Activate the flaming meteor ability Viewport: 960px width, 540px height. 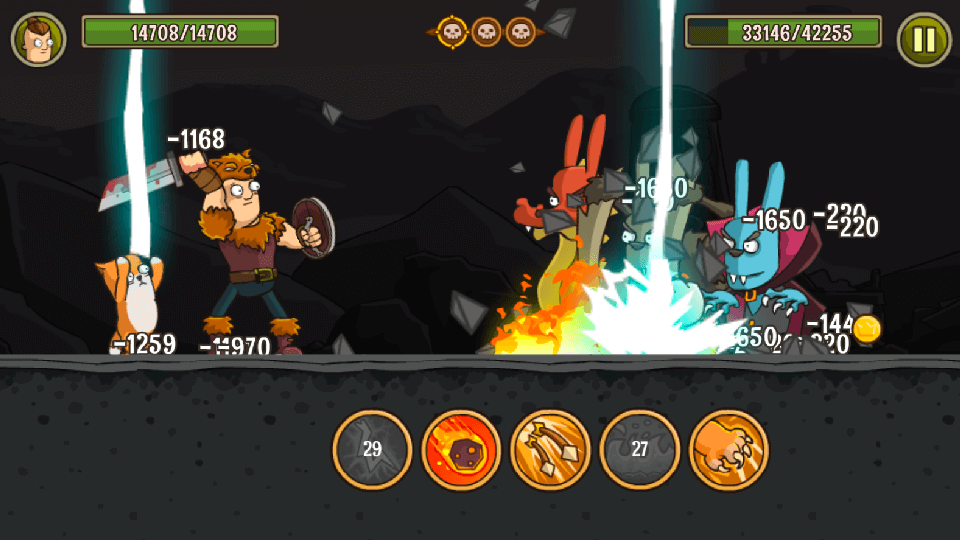tap(461, 450)
